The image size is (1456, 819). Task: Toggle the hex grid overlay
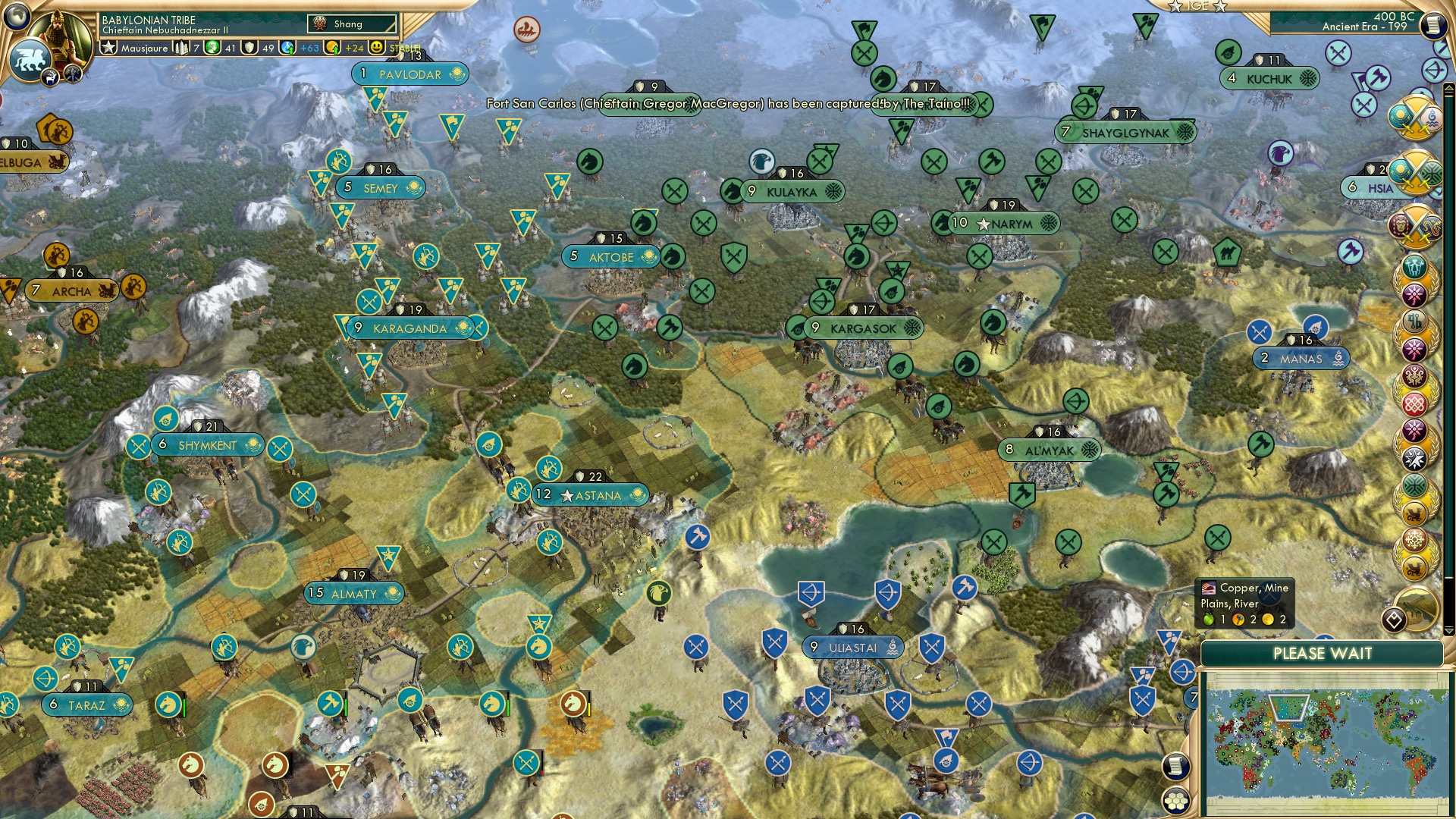1176,800
